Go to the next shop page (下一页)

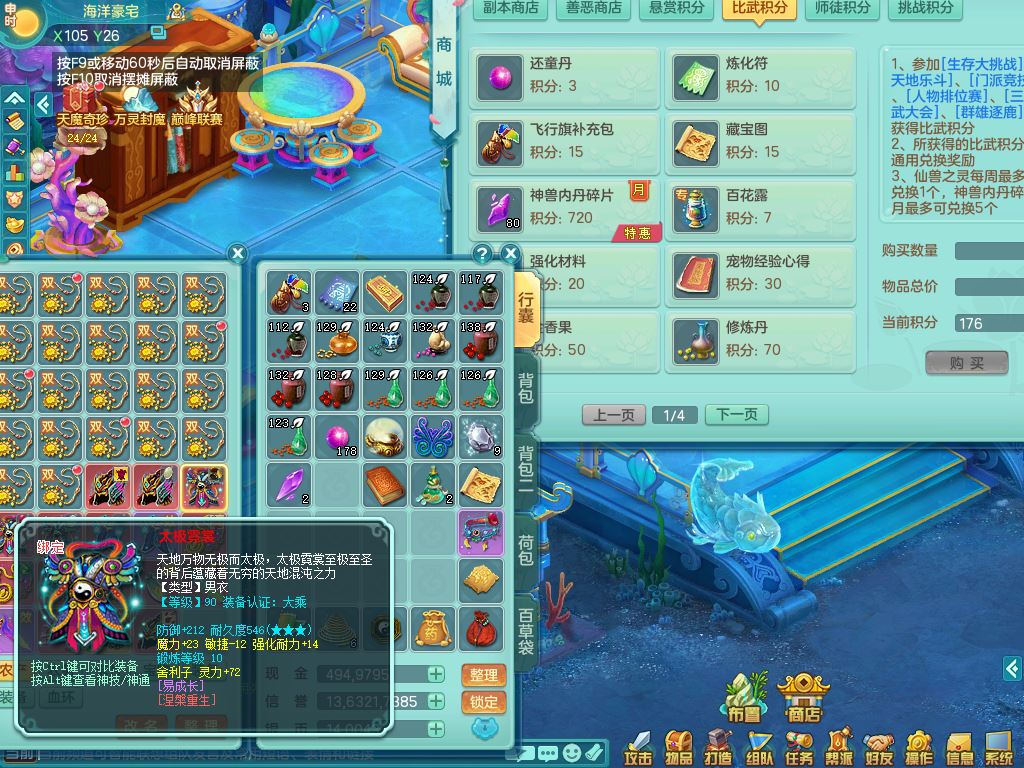point(737,415)
